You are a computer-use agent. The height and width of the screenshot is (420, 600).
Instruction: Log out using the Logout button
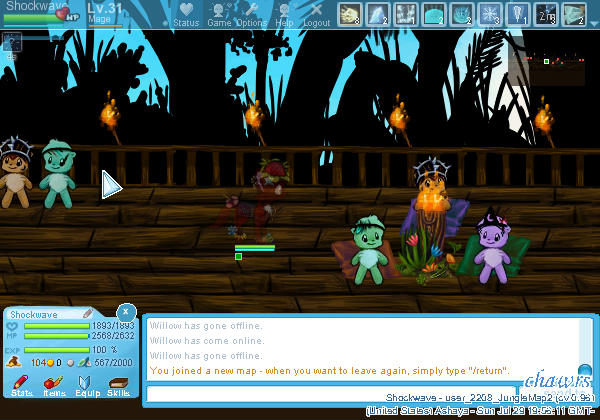coord(316,14)
